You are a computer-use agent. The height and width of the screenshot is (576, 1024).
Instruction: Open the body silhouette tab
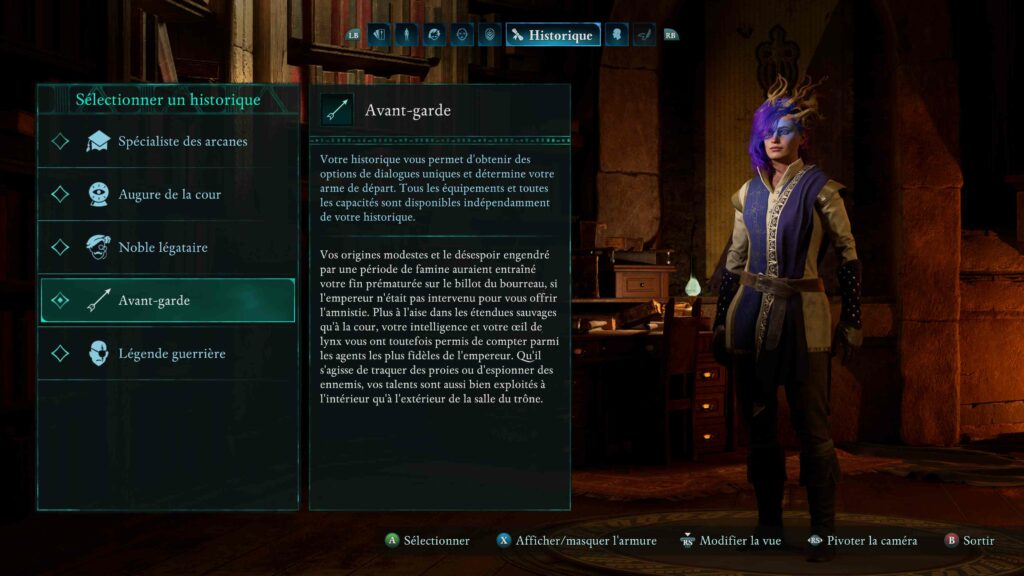[x=406, y=35]
